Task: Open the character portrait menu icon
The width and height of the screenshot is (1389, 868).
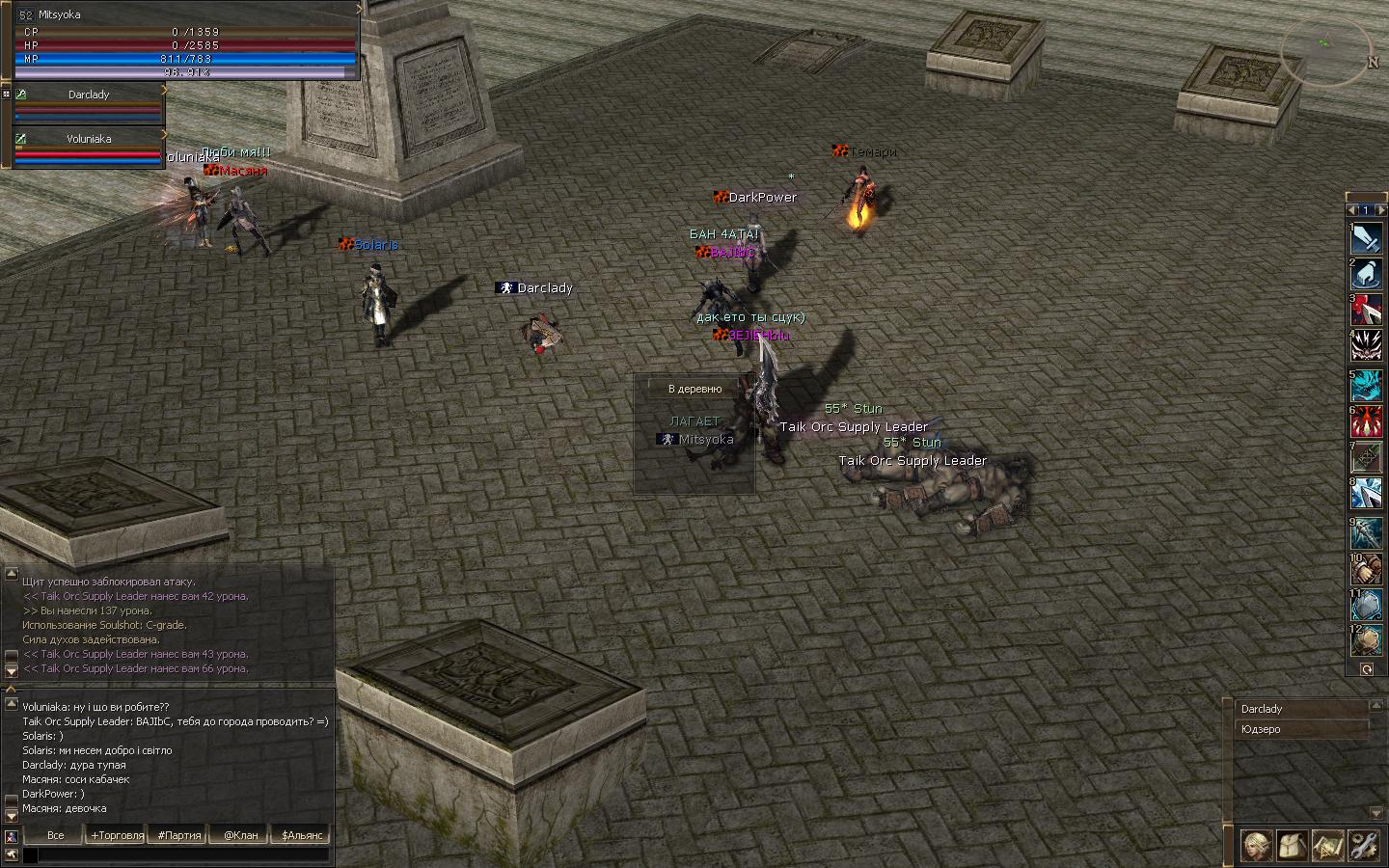Action: click(x=1256, y=846)
